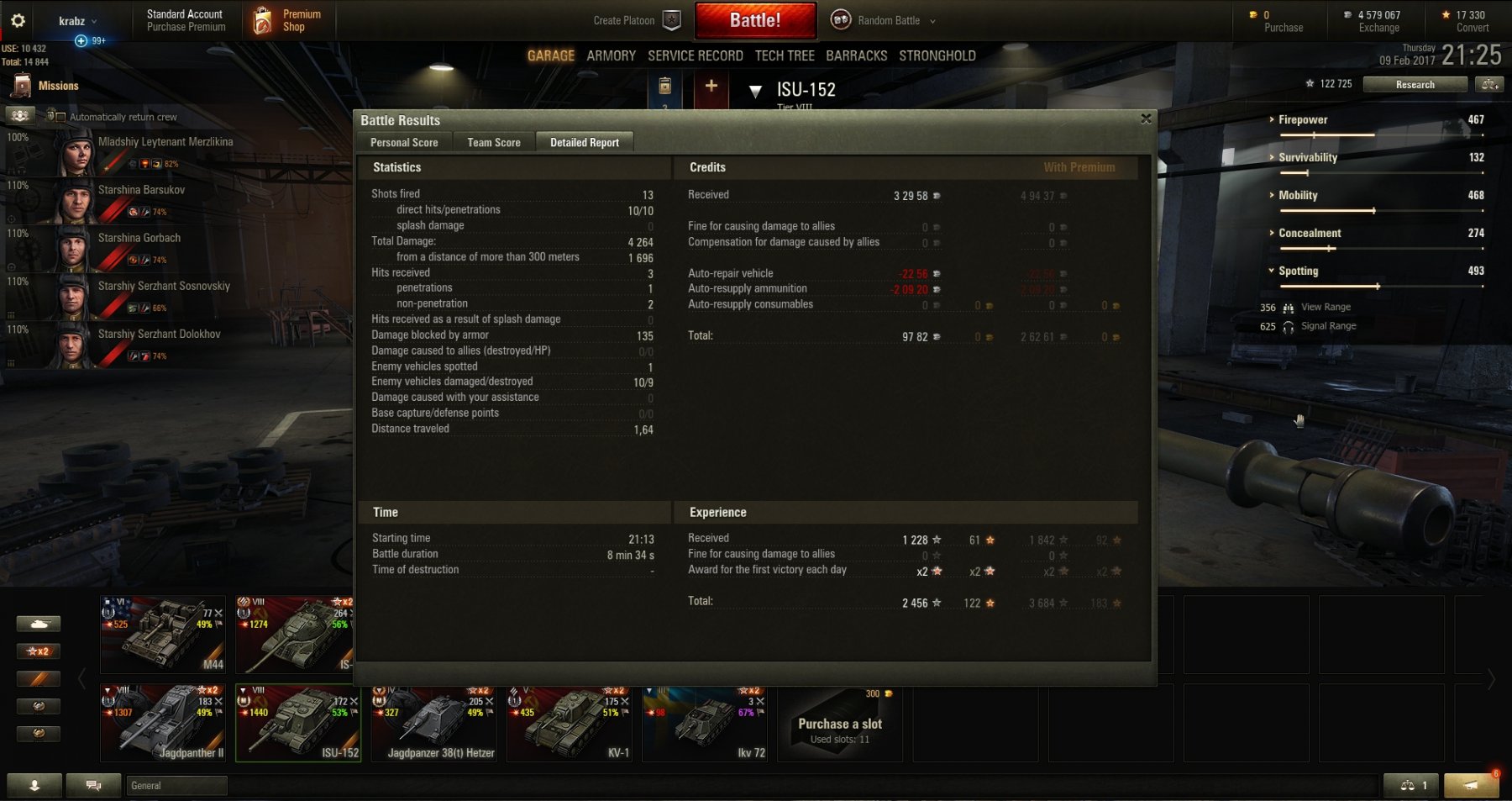Select the Detailed Report tab
Screen dimensions: 1512x801
[585, 143]
